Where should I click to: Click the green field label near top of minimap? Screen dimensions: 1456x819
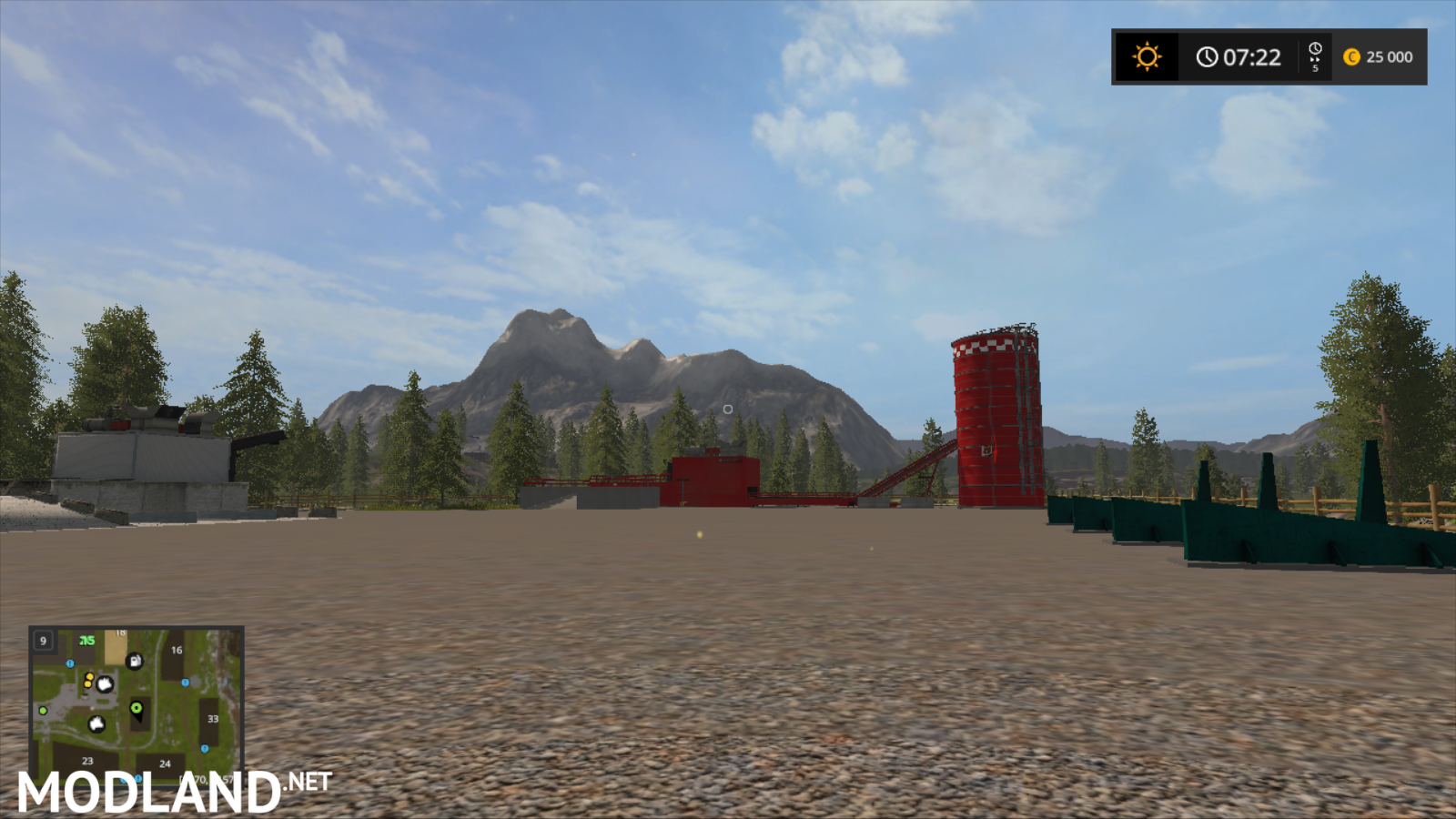(86, 641)
